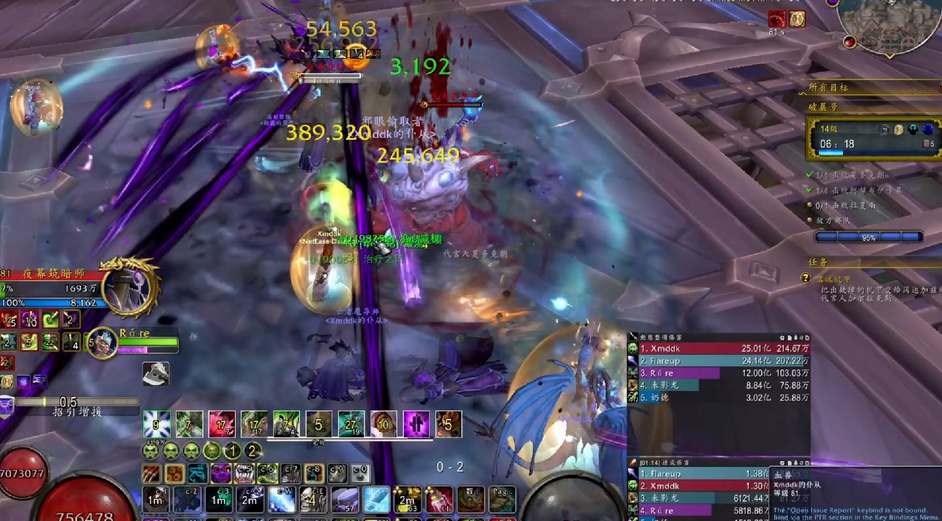Viewport: 942px width, 521px height.
Task: Click the Rare target-of-target portrait
Action: 104,342
